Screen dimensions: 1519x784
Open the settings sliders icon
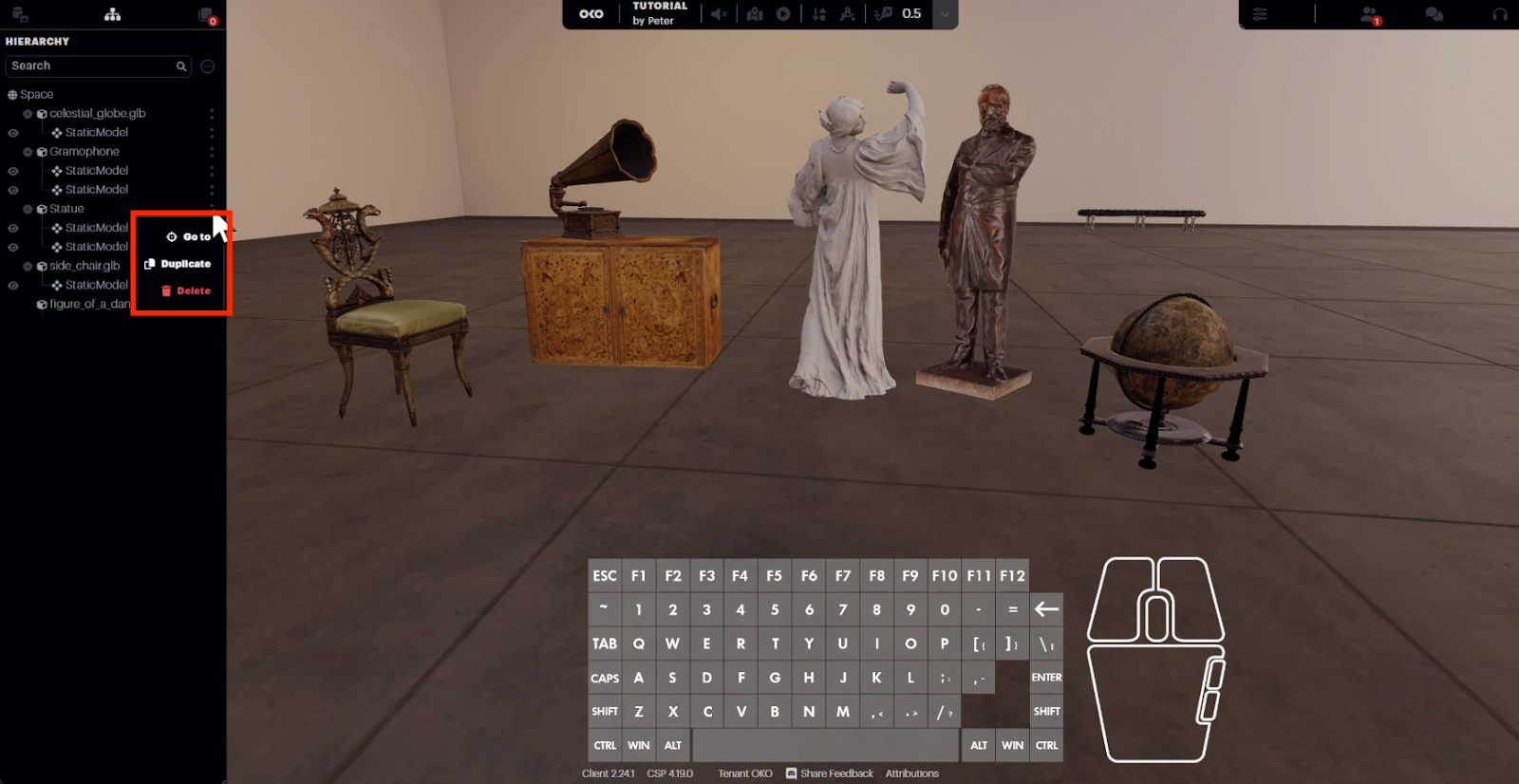[x=1260, y=14]
